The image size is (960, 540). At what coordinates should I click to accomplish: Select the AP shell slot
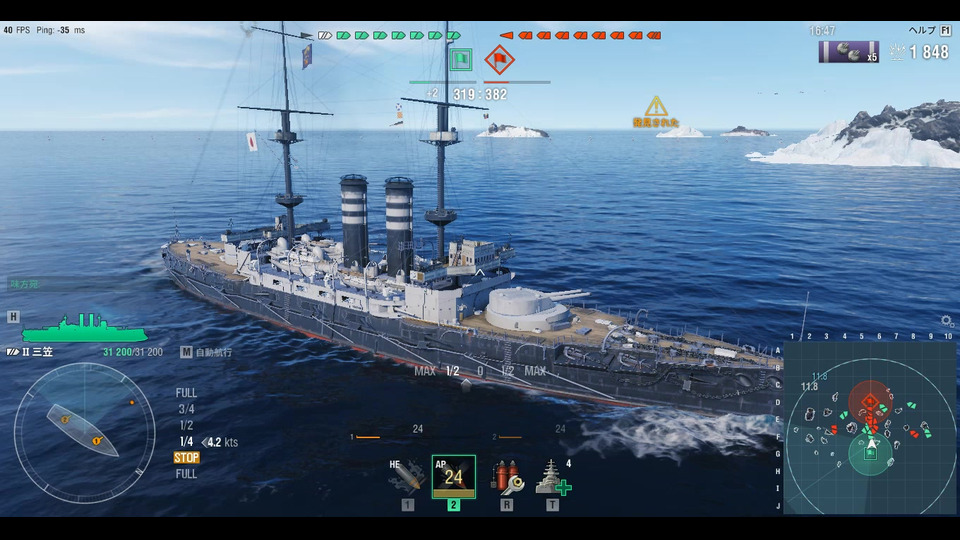[x=453, y=477]
